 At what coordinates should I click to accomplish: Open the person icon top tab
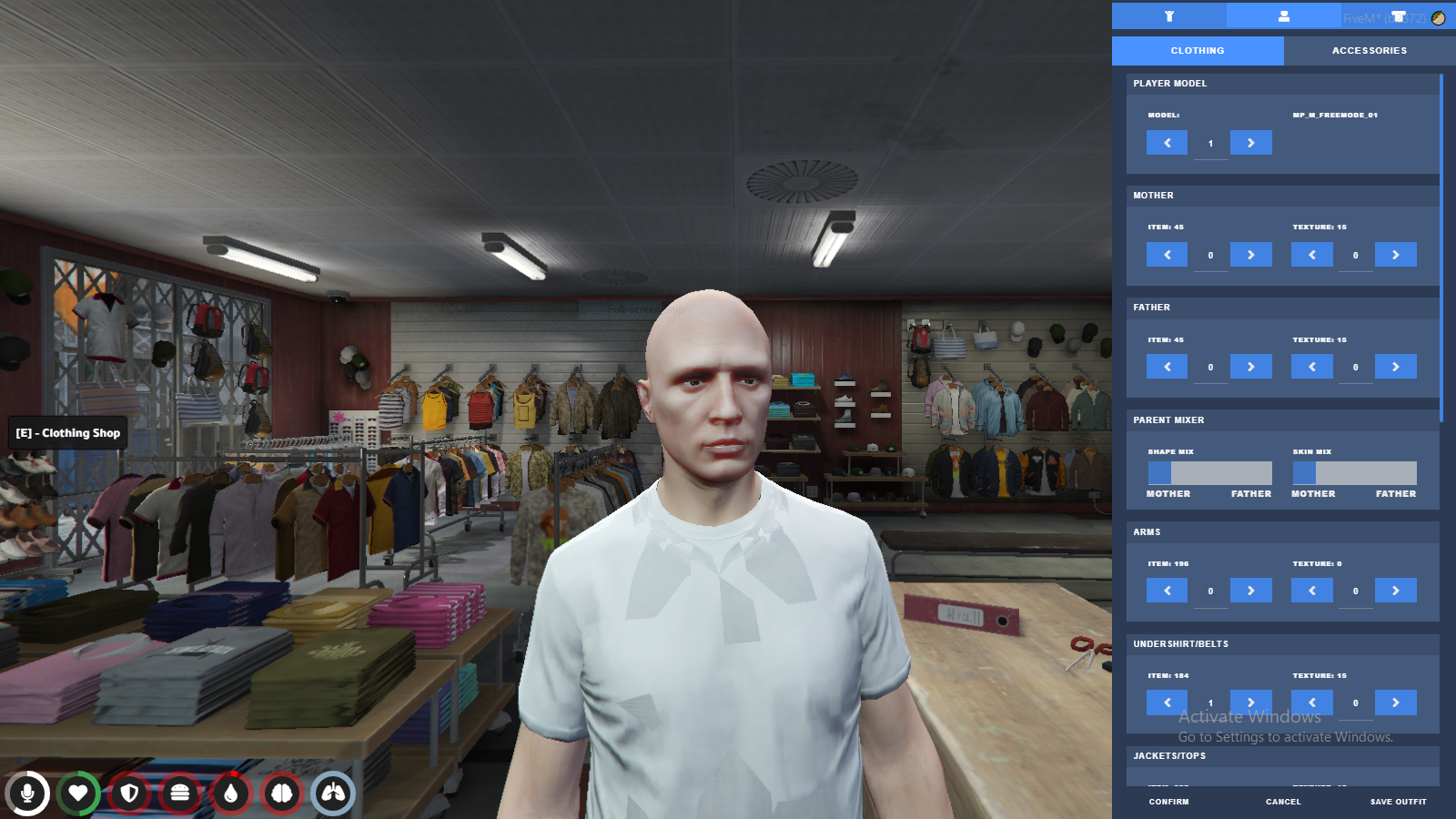(1283, 15)
